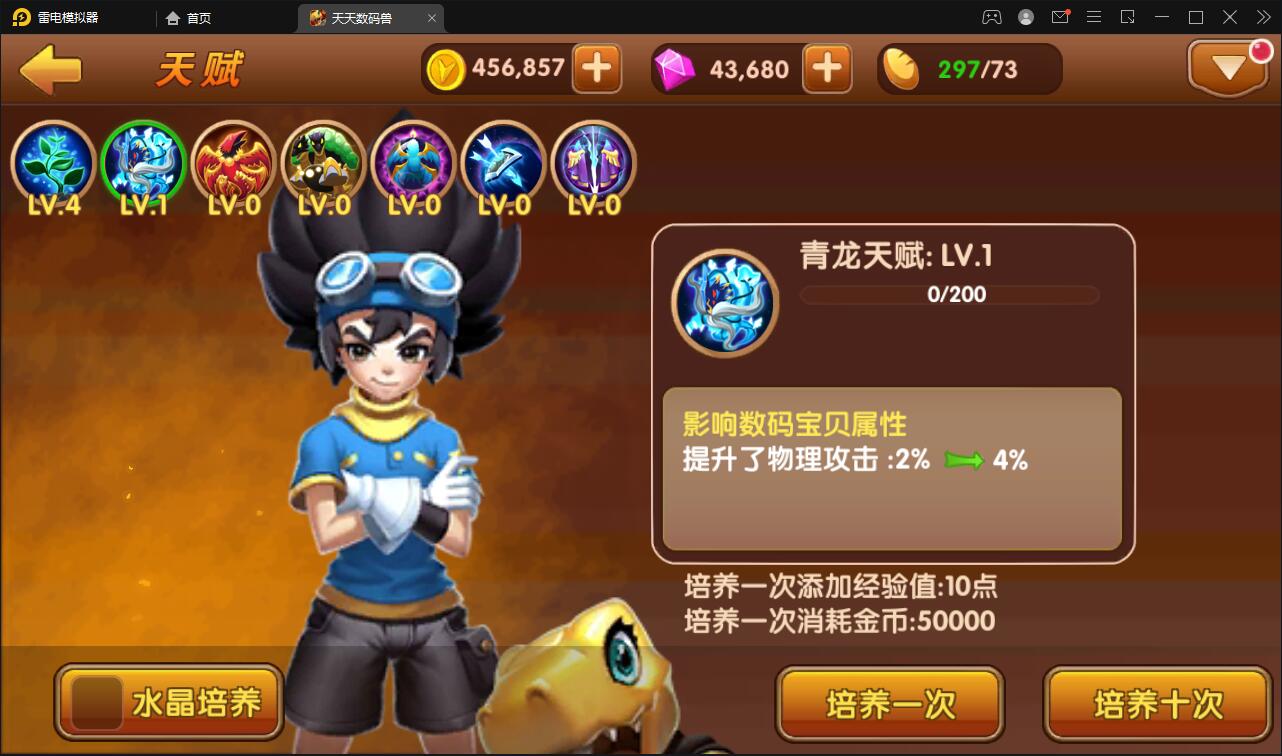Click the 培养十次 button
1282x756 pixels.
click(1156, 703)
